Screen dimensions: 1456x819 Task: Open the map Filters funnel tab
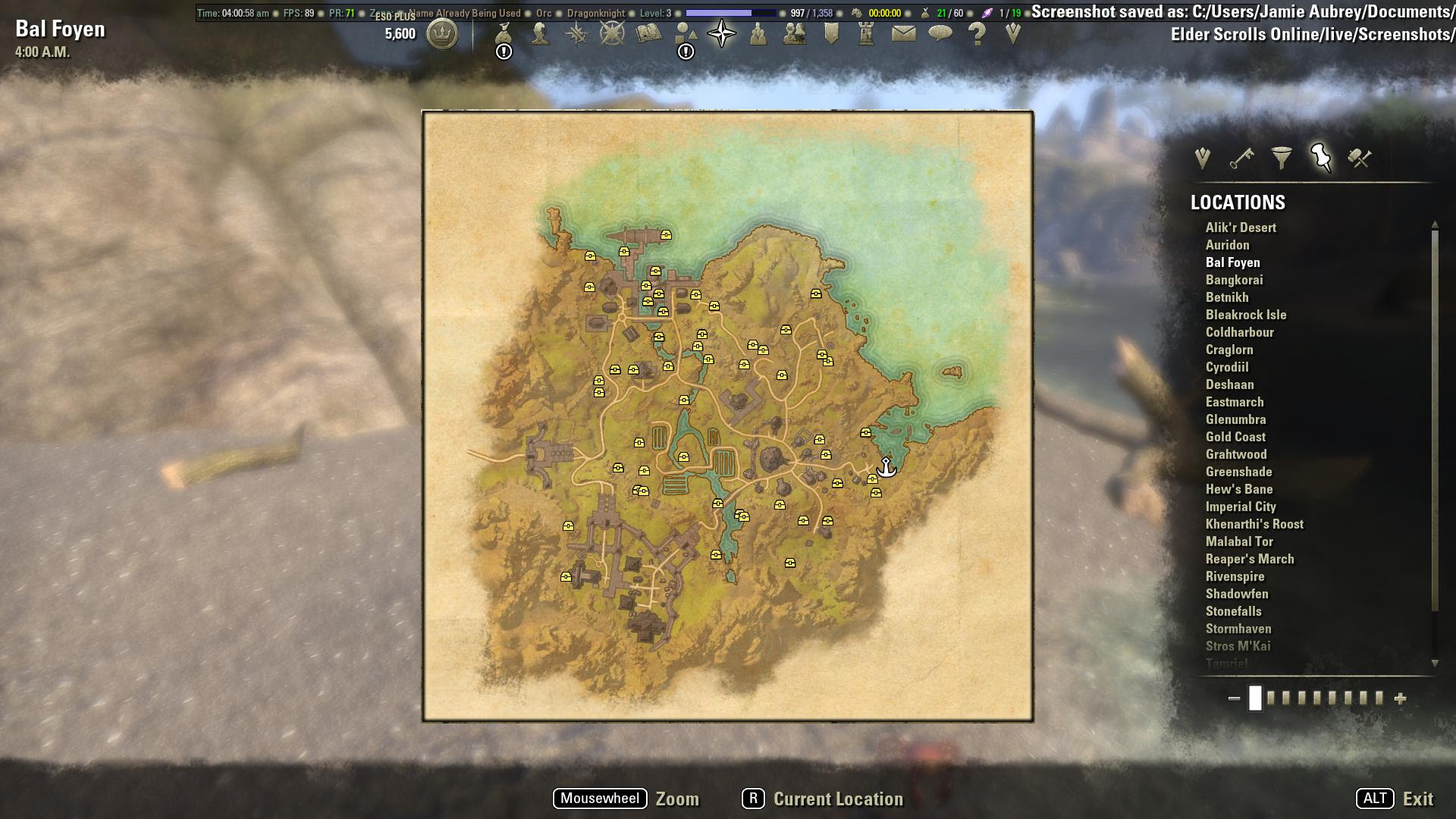click(1282, 157)
